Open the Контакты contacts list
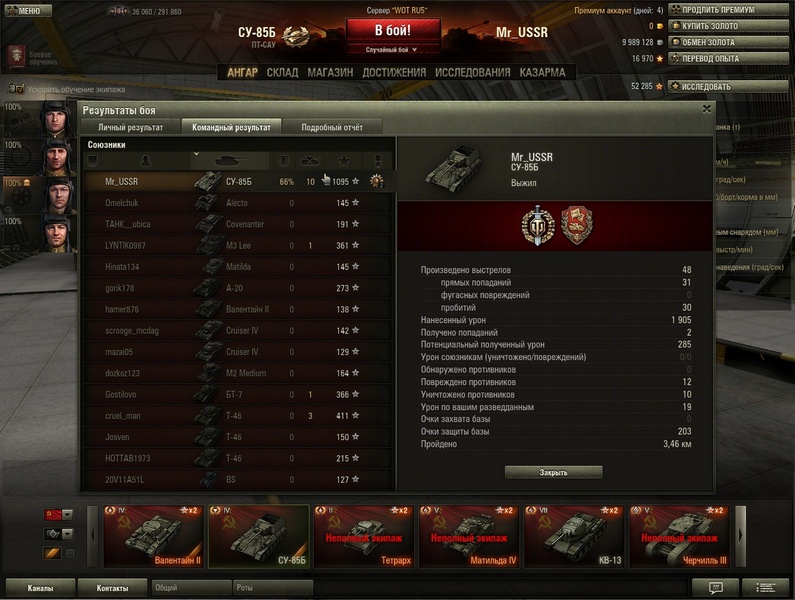Screen dimensions: 795x600 tap(112, 588)
